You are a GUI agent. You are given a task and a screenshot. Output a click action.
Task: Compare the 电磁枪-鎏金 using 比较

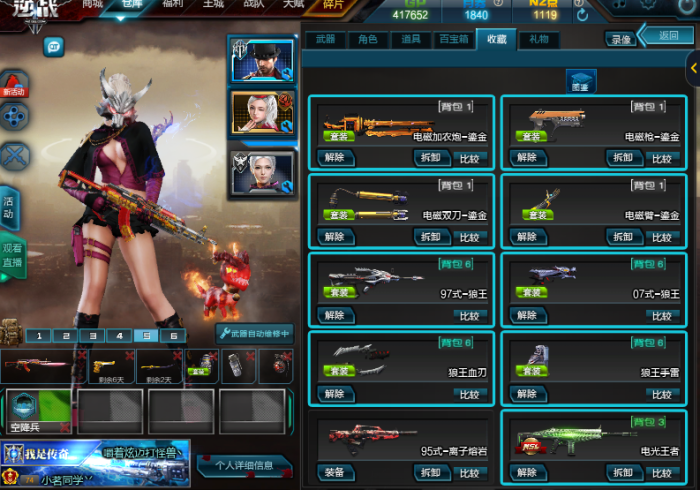click(660, 157)
